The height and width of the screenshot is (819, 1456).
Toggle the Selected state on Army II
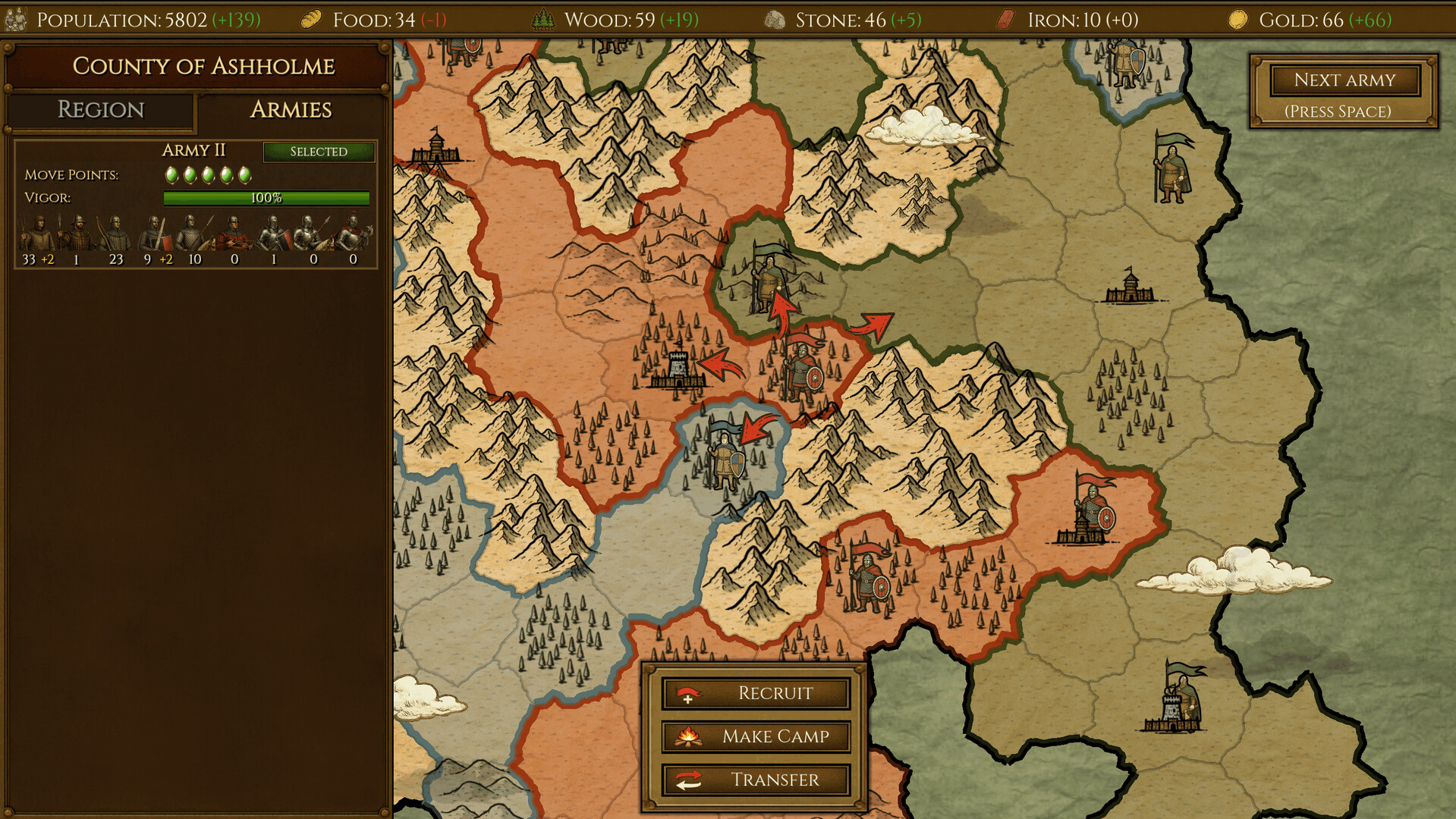pyautogui.click(x=319, y=152)
